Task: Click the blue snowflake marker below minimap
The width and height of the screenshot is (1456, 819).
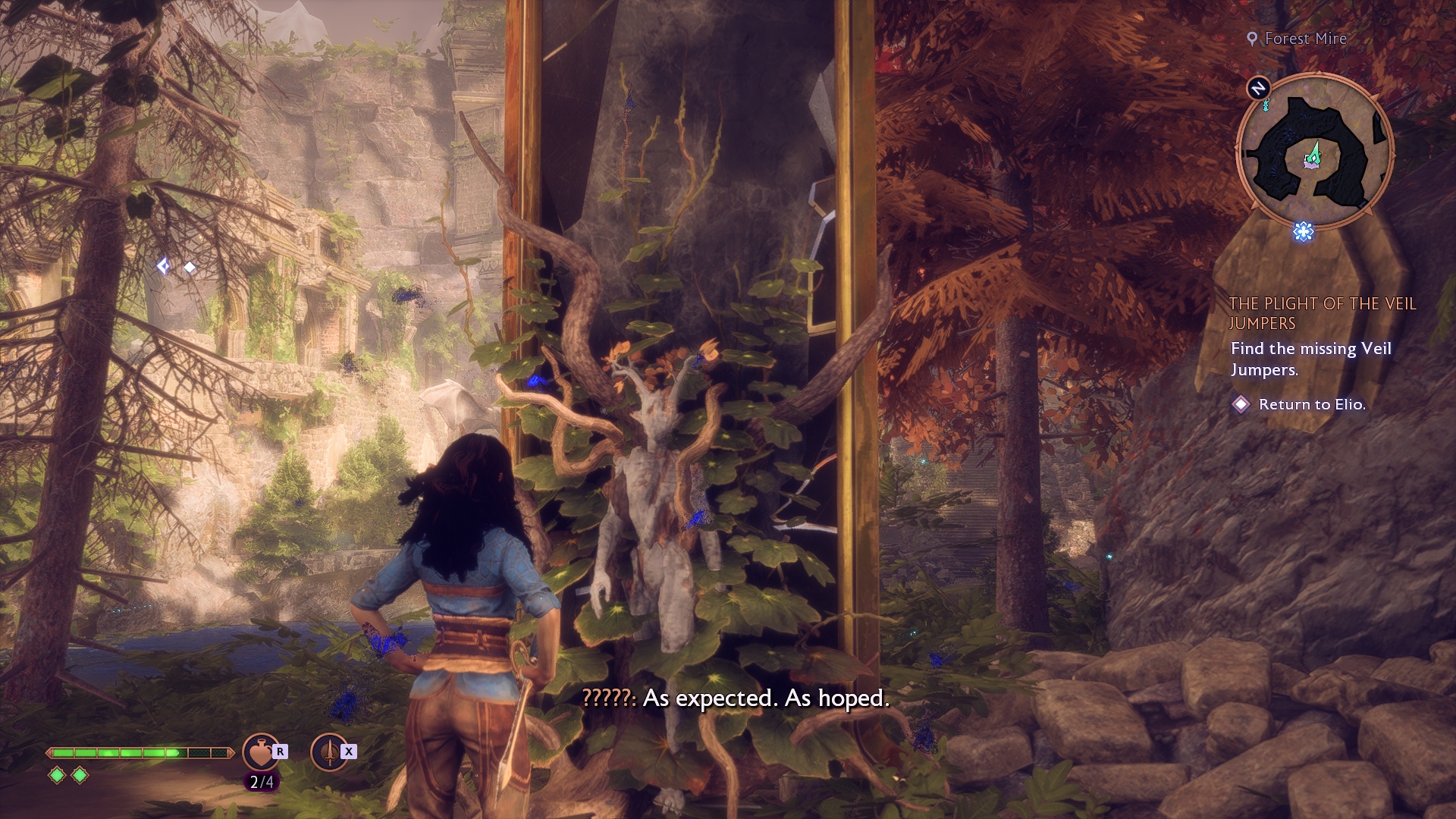Action: (1303, 231)
